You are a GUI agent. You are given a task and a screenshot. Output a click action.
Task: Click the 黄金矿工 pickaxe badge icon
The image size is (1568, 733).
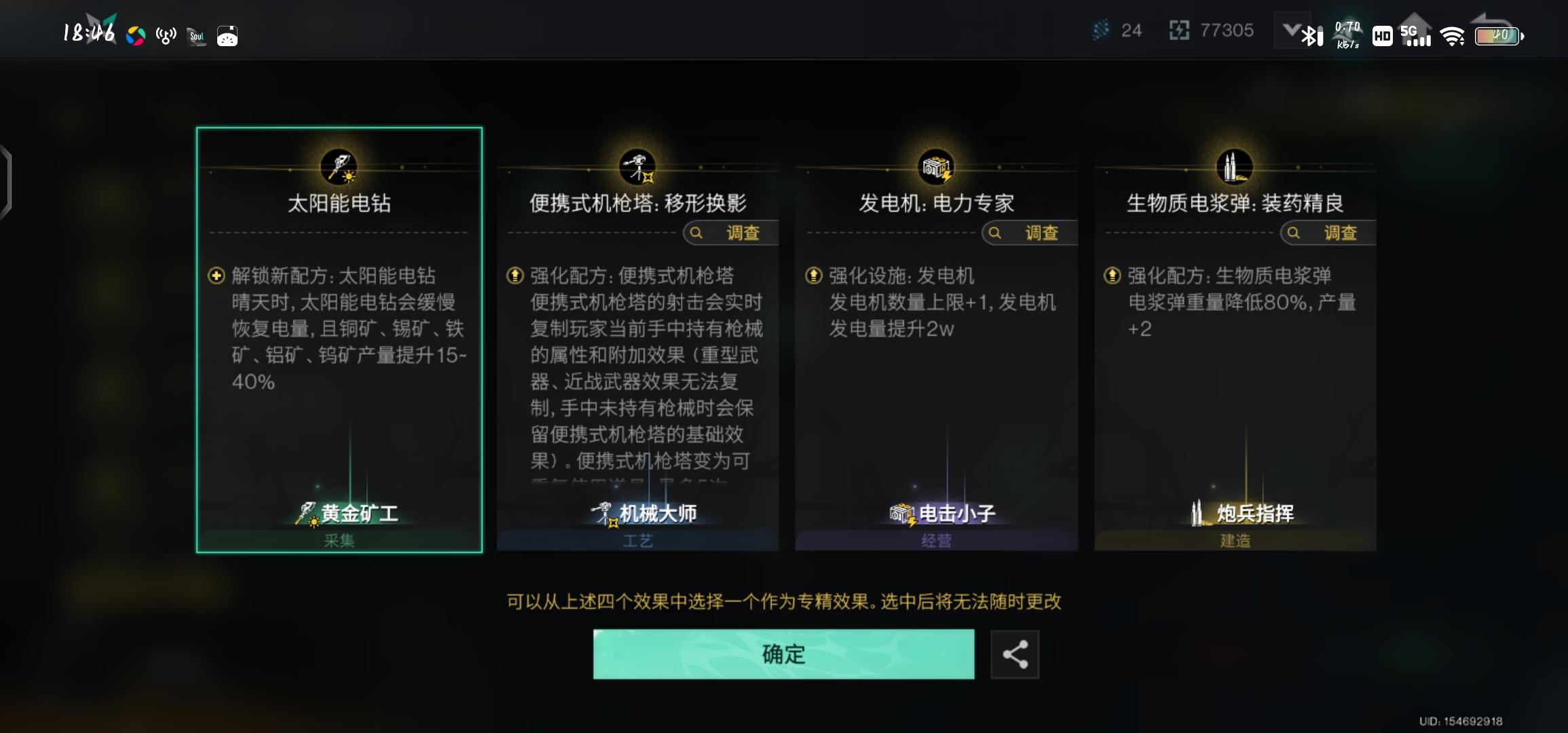(x=306, y=513)
